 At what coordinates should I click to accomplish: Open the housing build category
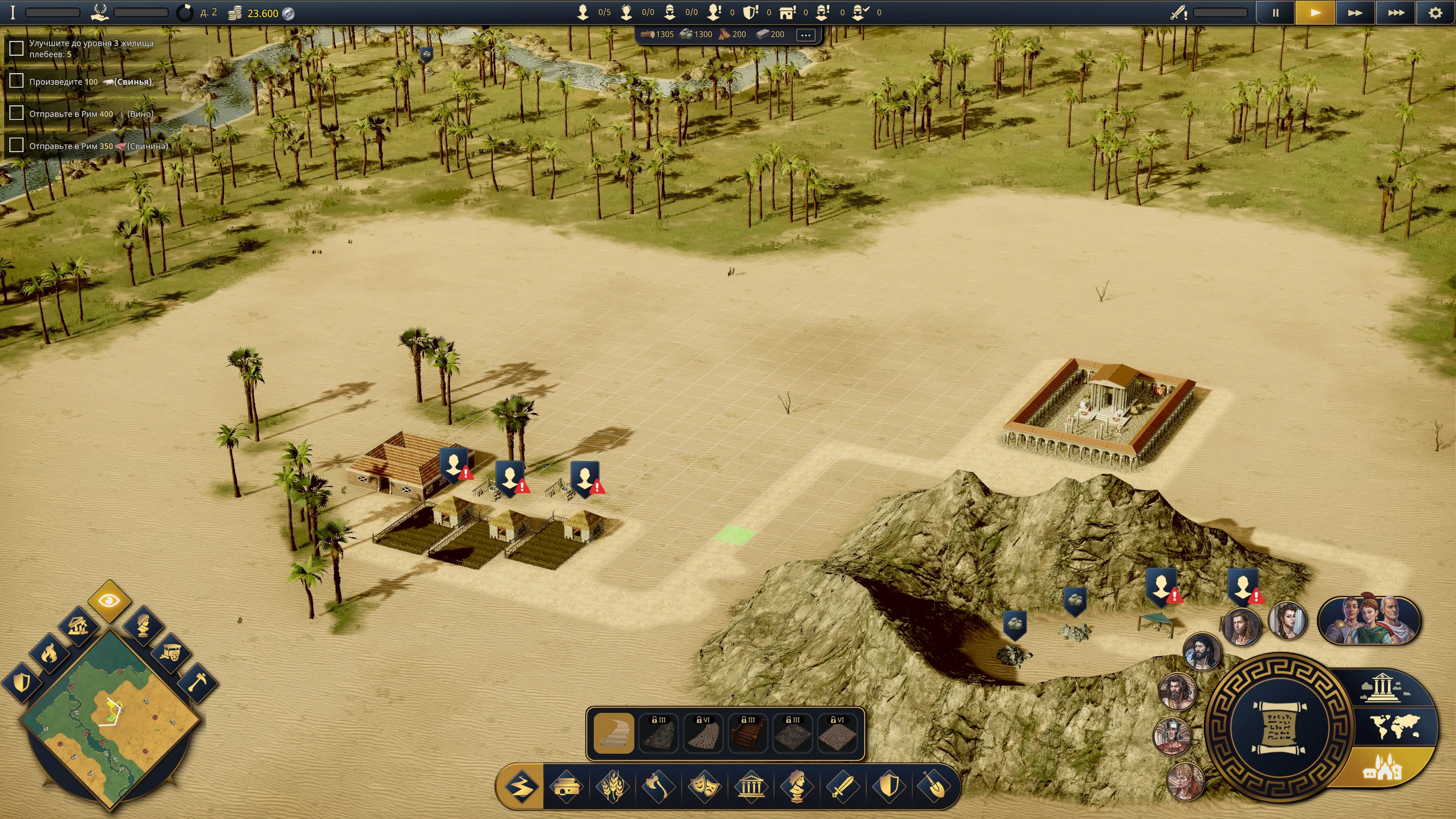click(566, 786)
